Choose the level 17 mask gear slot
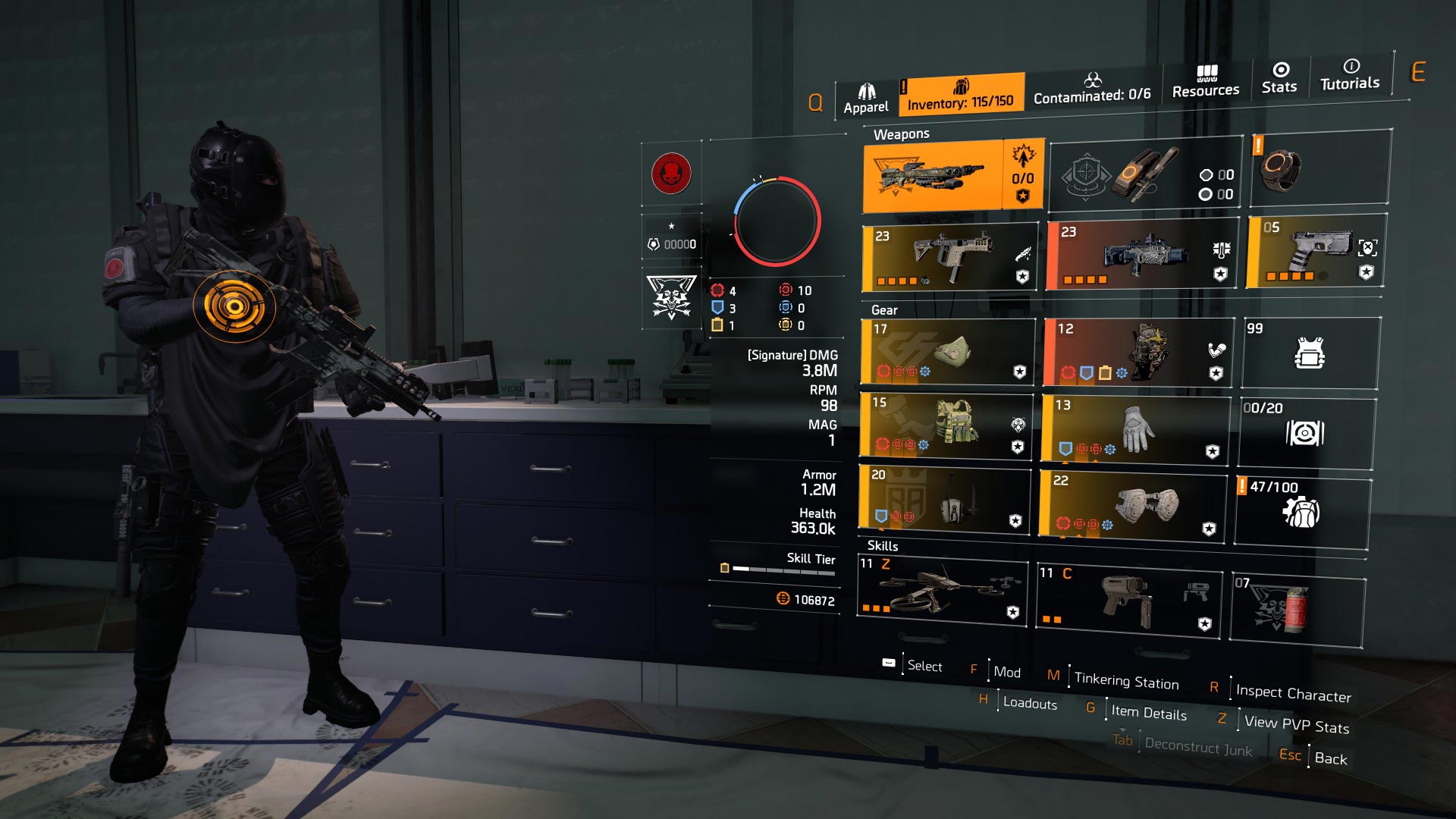Image resolution: width=1456 pixels, height=819 pixels. (947, 352)
